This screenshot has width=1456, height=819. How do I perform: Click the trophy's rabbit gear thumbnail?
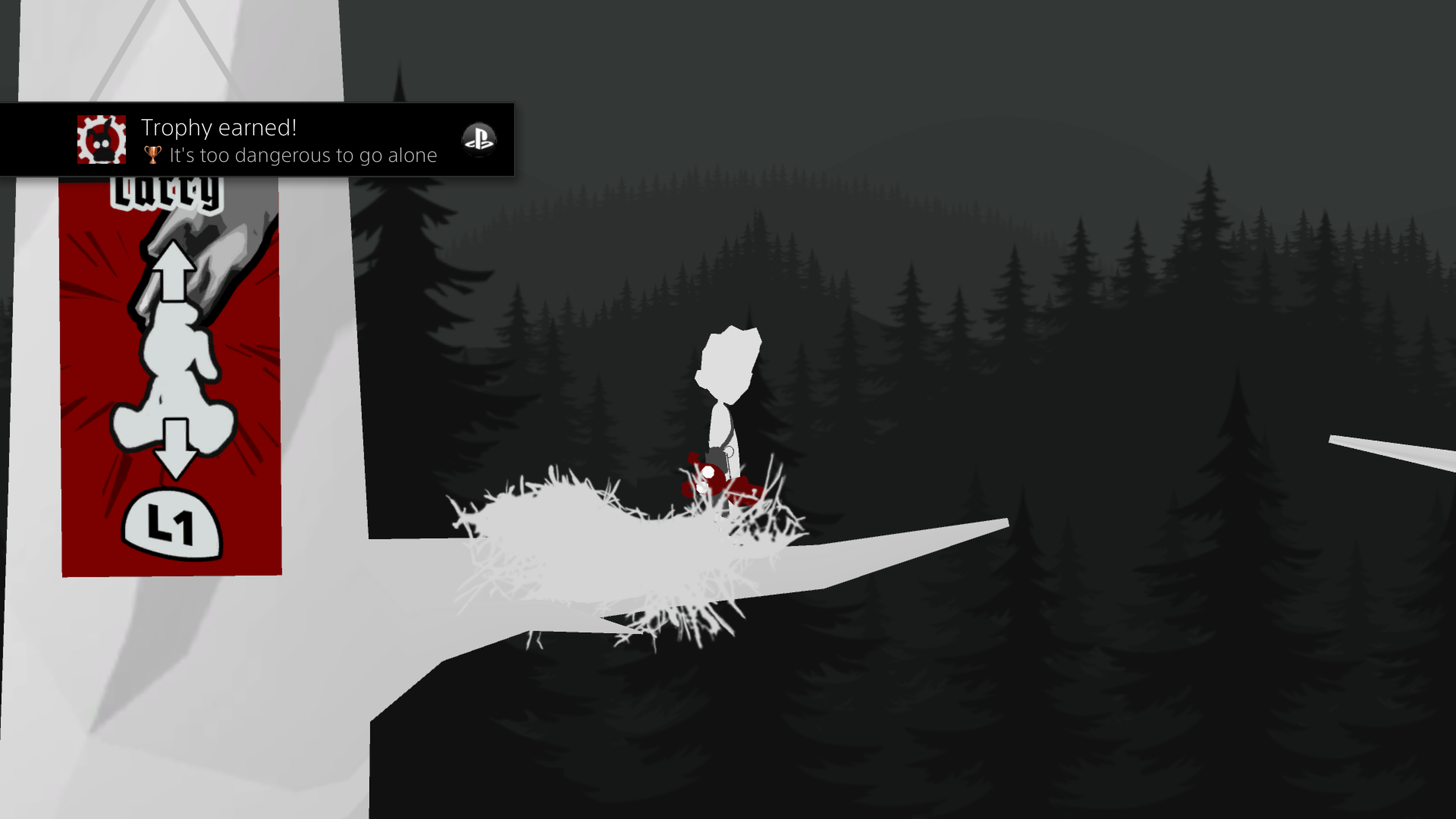tap(102, 140)
